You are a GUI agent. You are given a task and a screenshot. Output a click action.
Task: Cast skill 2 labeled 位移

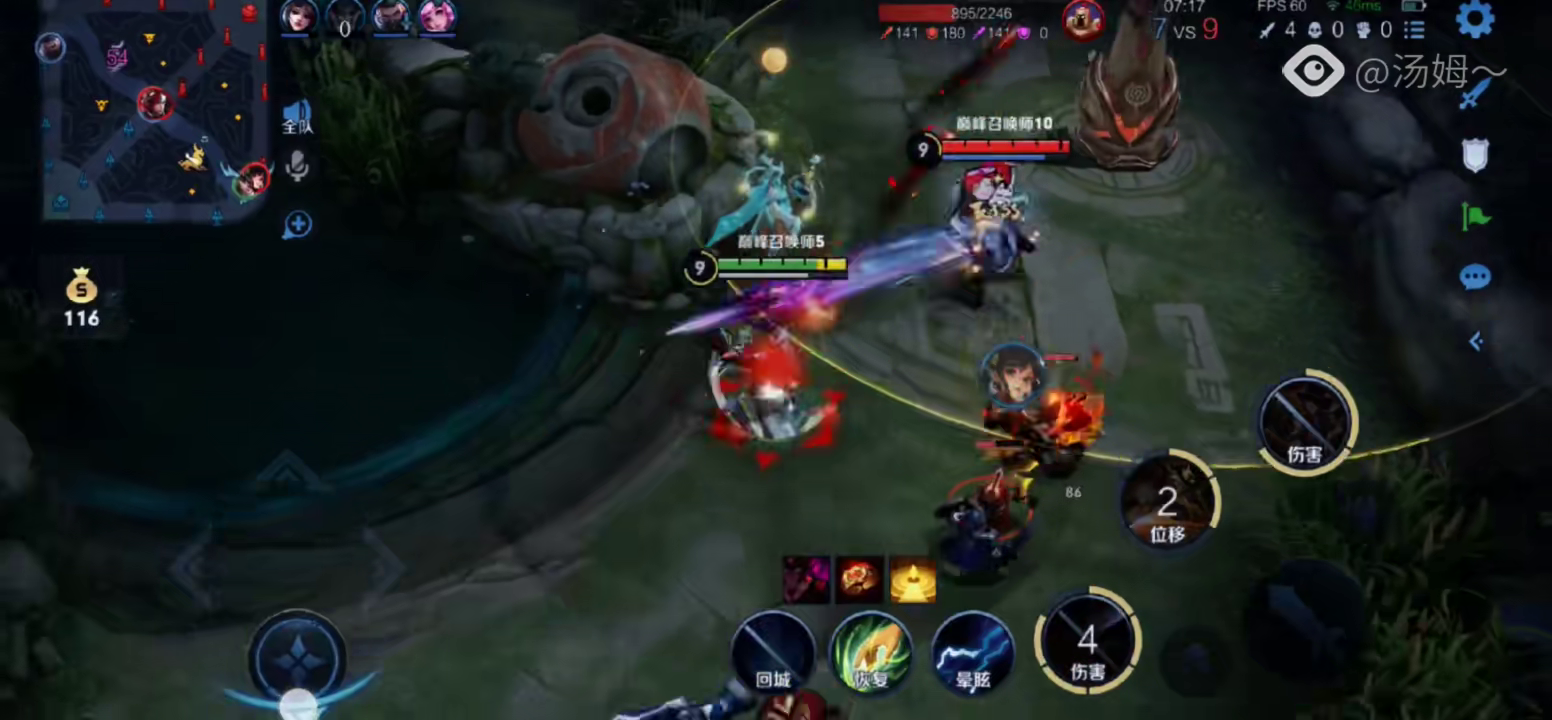pyautogui.click(x=1168, y=500)
